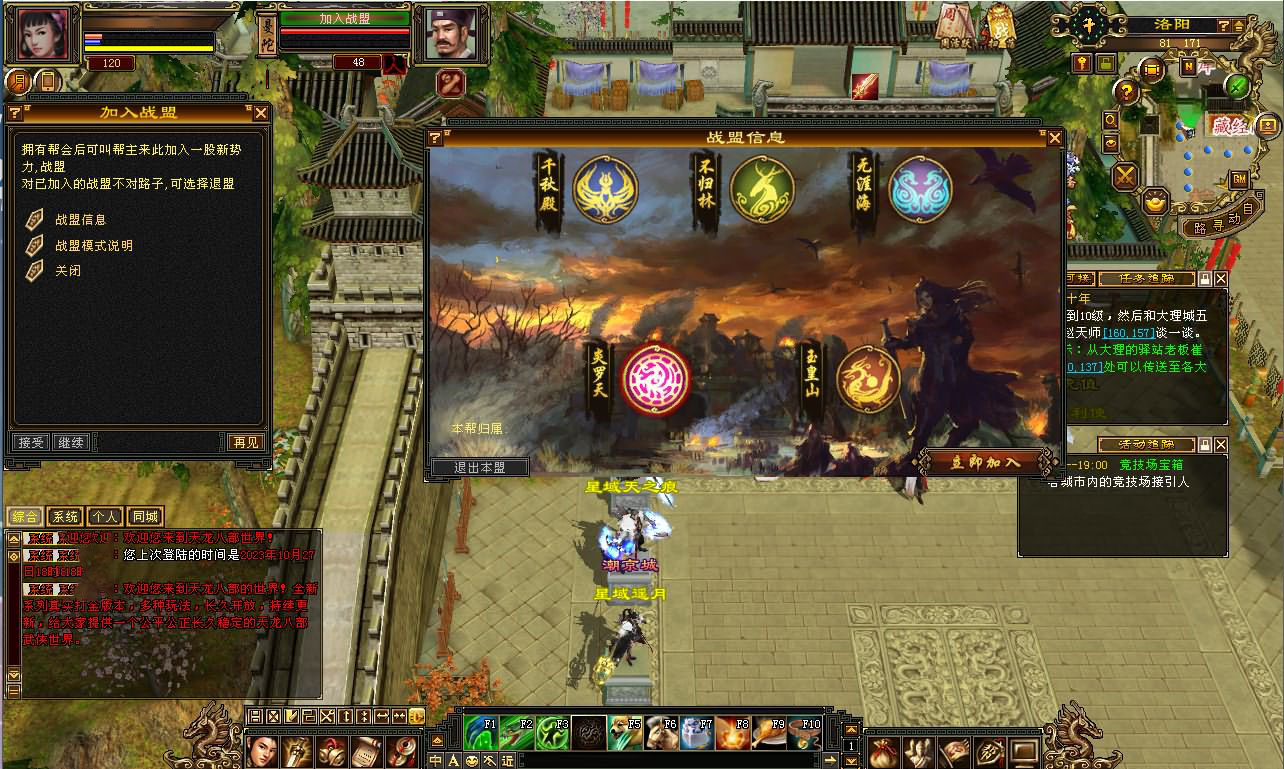Choose the 无涯海 cyan emblem
Image resolution: width=1284 pixels, height=769 pixels.
coord(920,190)
